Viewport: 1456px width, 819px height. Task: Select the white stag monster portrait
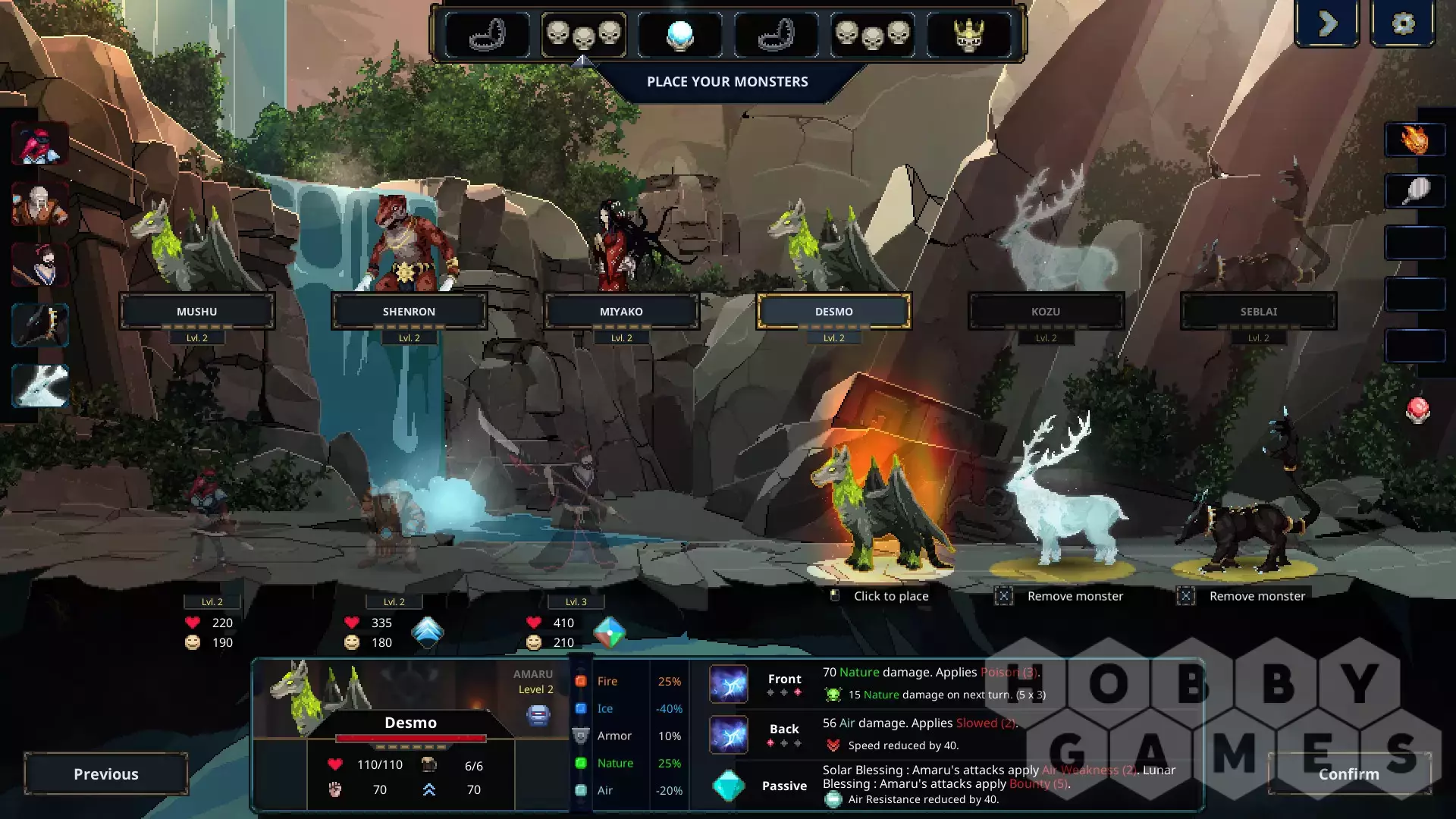point(39,385)
